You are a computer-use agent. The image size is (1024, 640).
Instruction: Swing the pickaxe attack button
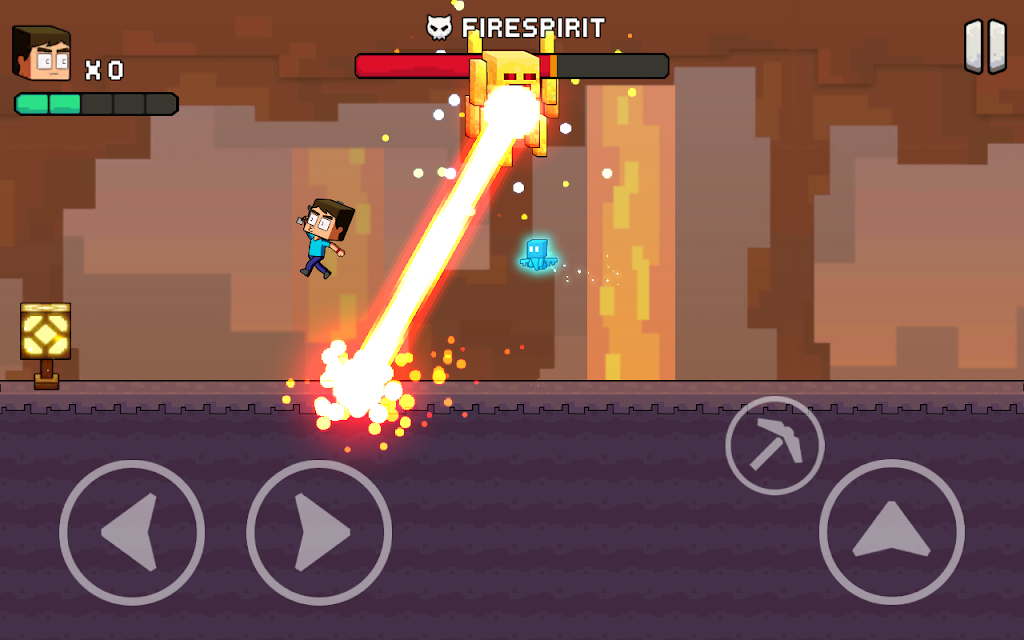[774, 446]
